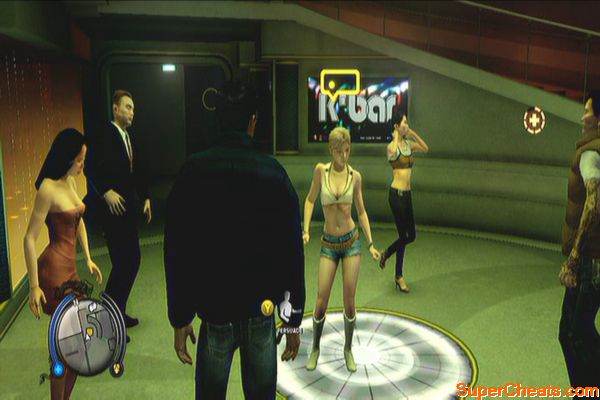Click the yellow face icon below minimap
Viewport: 600px width, 400px height.
117,369
